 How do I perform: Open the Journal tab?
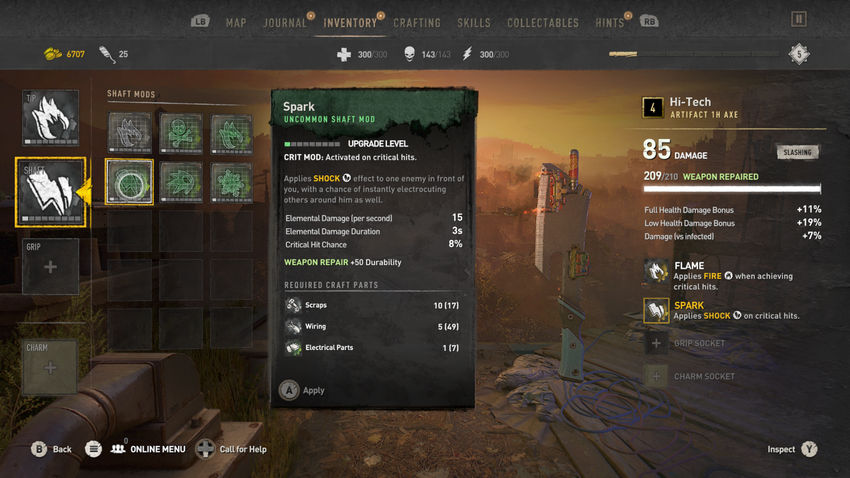pyautogui.click(x=284, y=22)
